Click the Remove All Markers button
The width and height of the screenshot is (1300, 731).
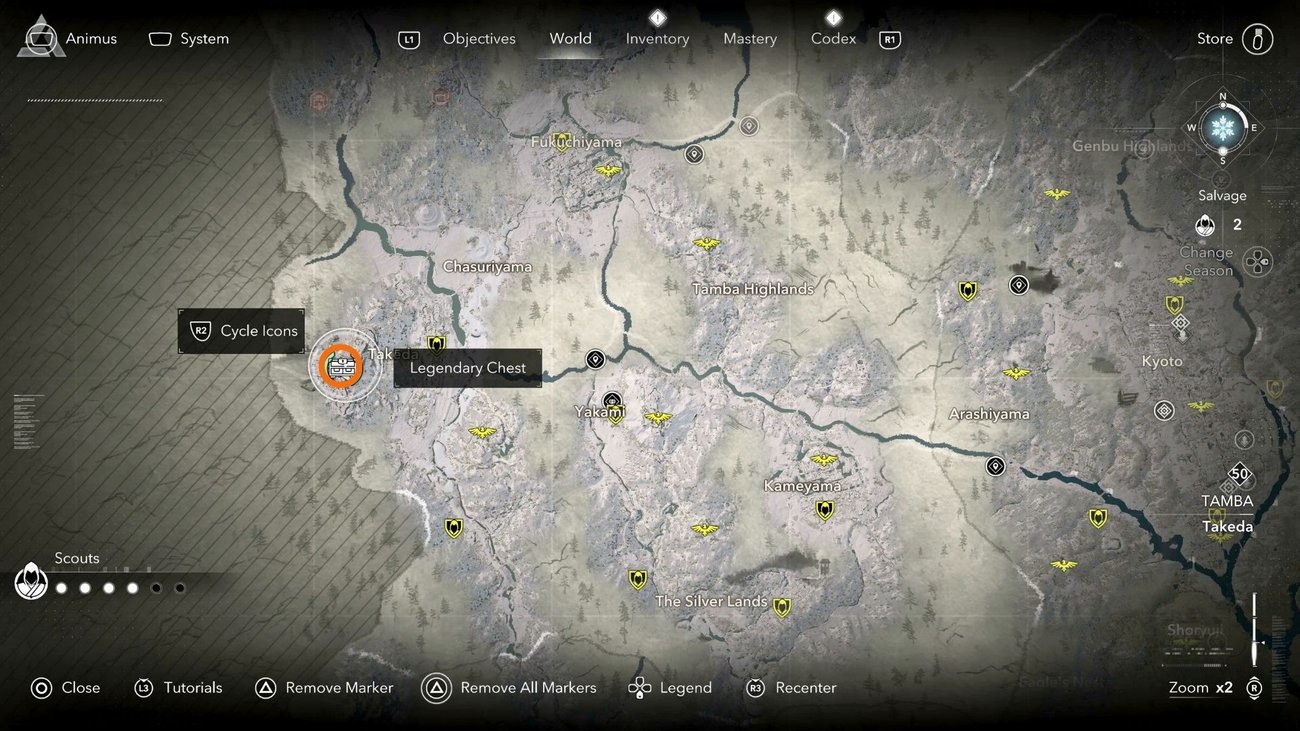click(x=510, y=687)
